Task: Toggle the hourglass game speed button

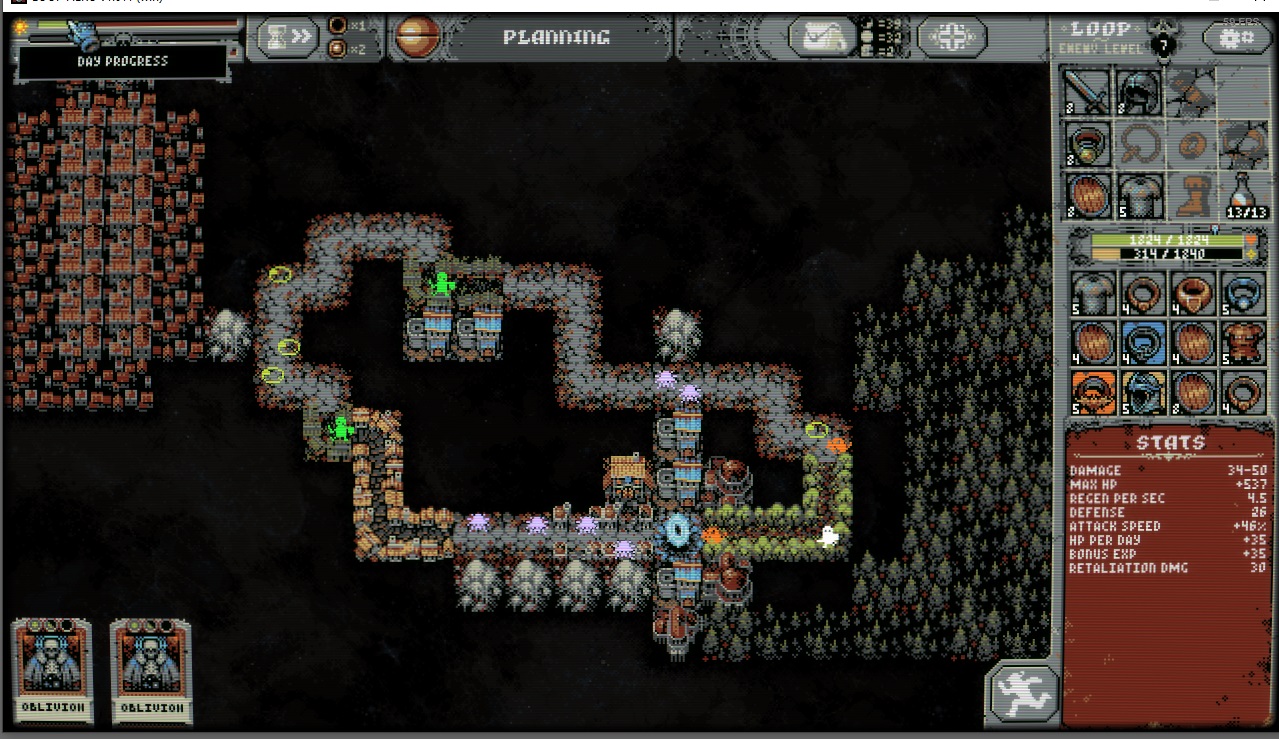Action: tap(287, 37)
